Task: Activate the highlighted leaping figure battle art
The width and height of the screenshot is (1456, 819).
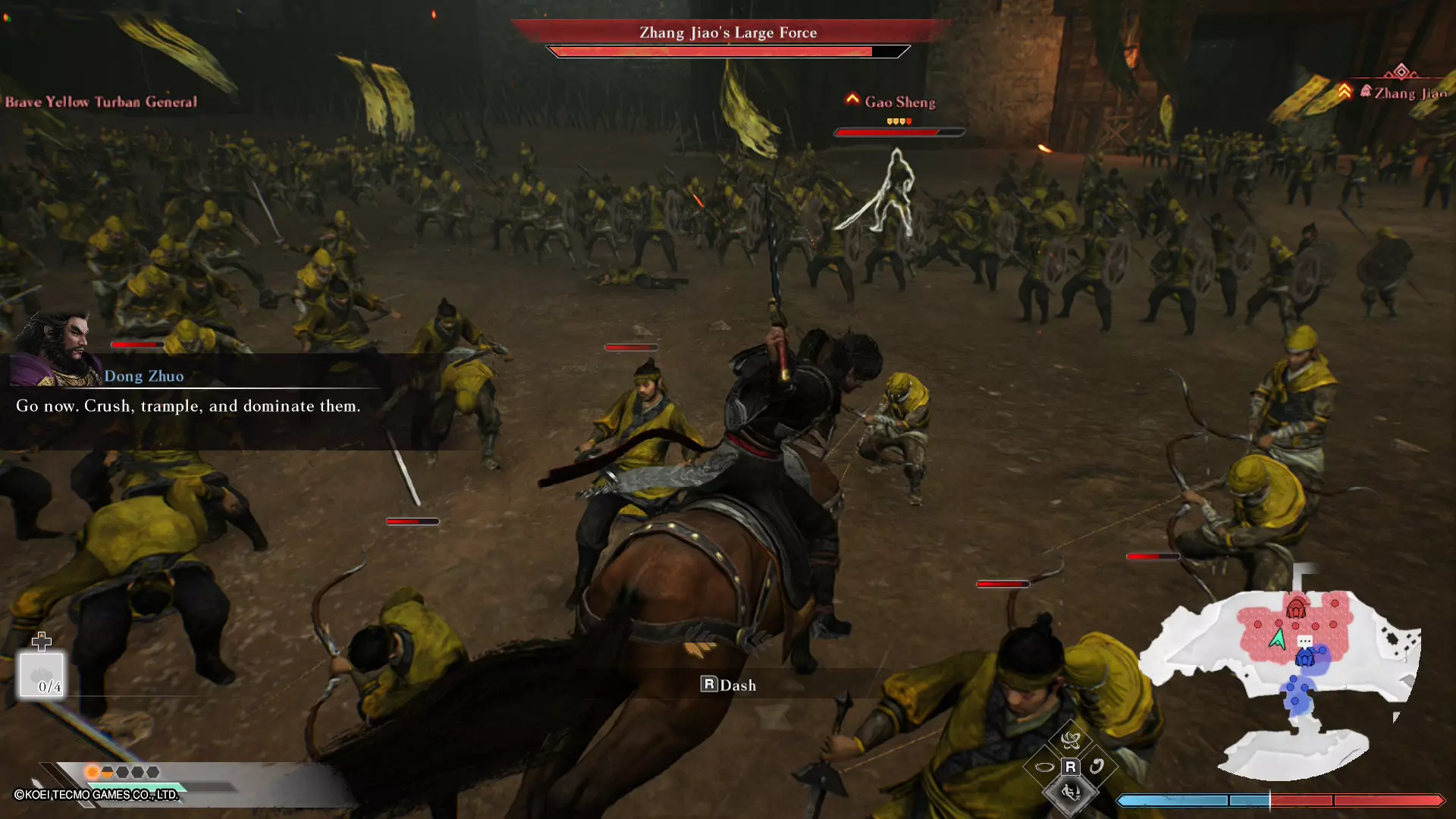Action: pyautogui.click(x=1071, y=793)
